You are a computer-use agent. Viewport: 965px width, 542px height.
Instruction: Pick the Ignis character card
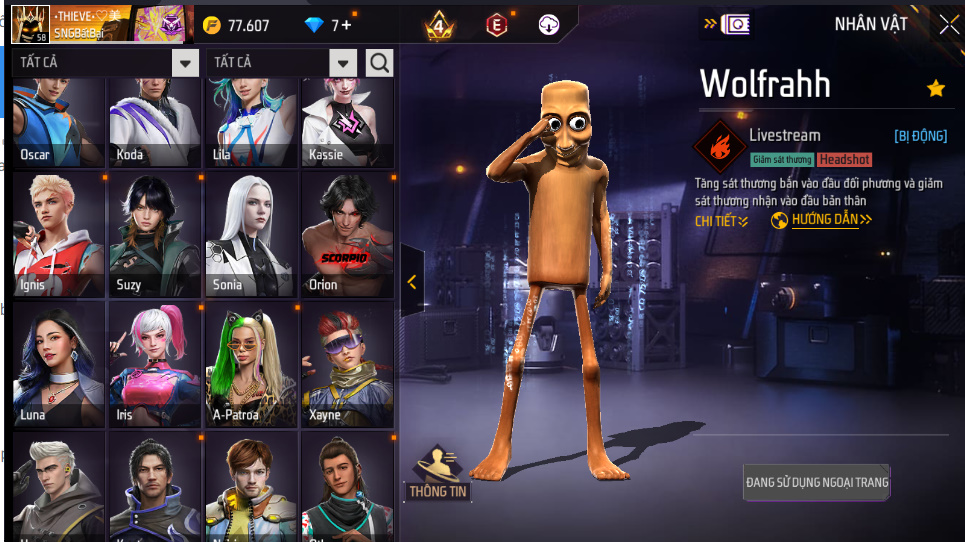58,236
